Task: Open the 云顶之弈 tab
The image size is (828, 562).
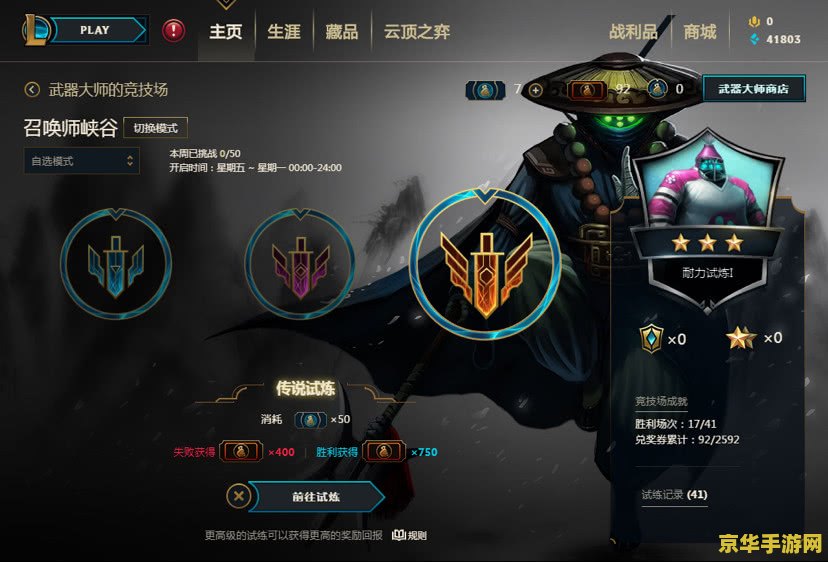Action: click(x=416, y=32)
